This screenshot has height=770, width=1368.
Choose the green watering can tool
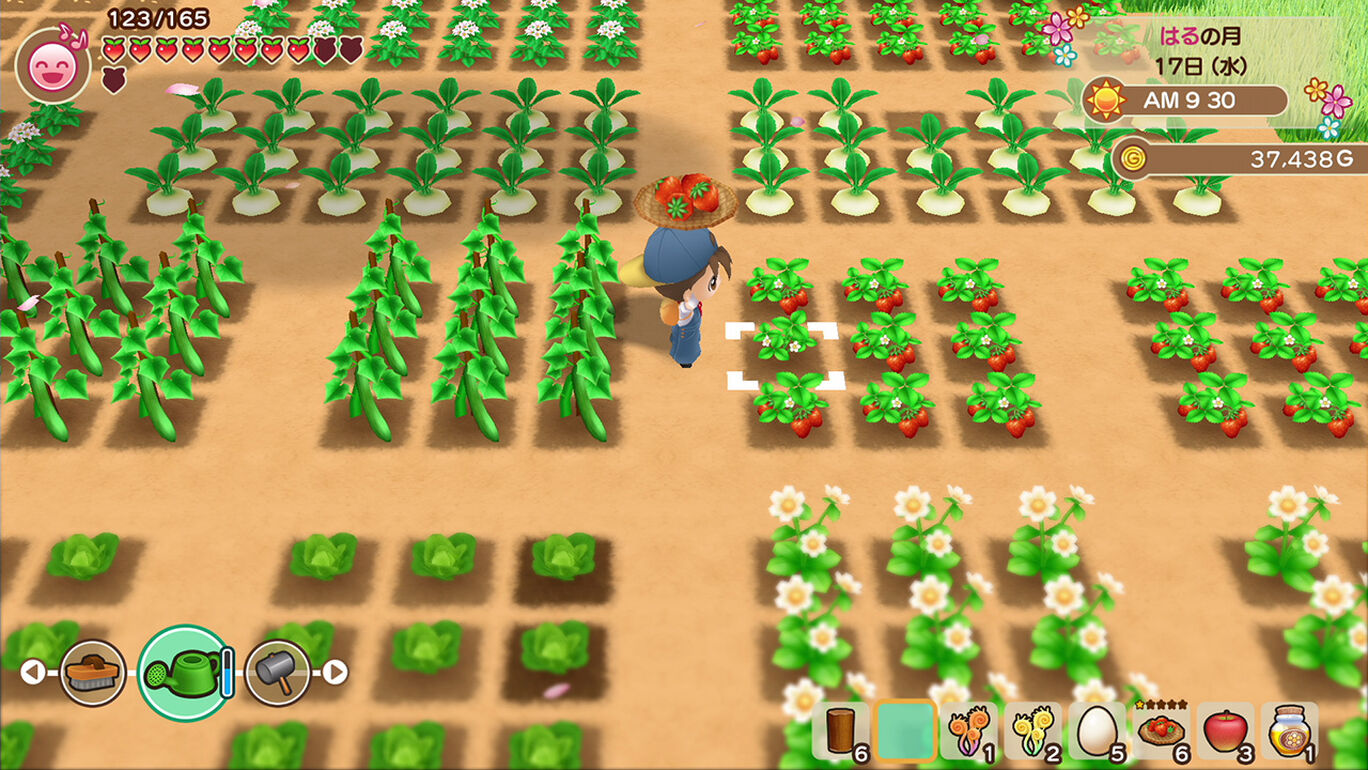183,672
